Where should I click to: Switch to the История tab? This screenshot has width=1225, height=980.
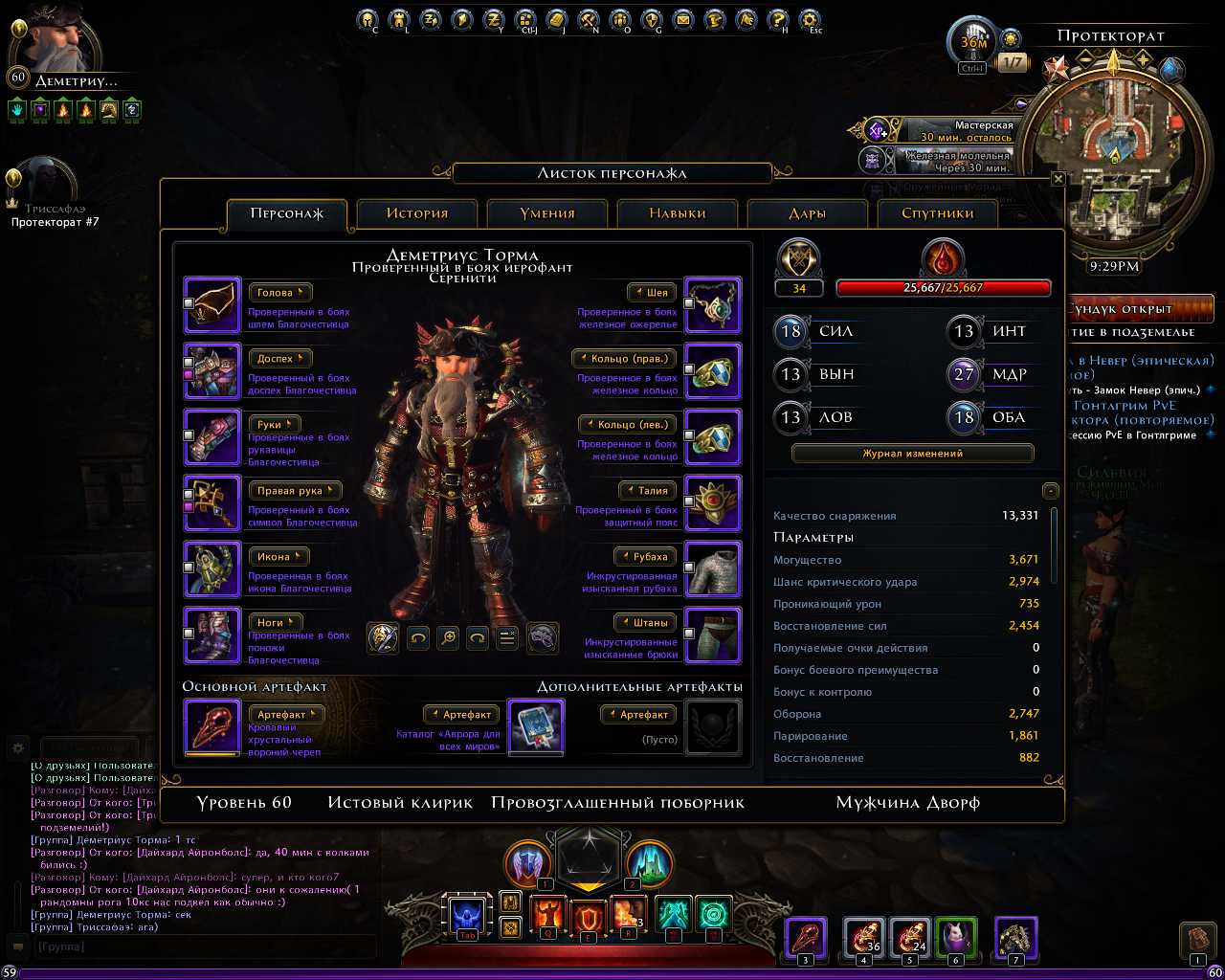(x=417, y=213)
